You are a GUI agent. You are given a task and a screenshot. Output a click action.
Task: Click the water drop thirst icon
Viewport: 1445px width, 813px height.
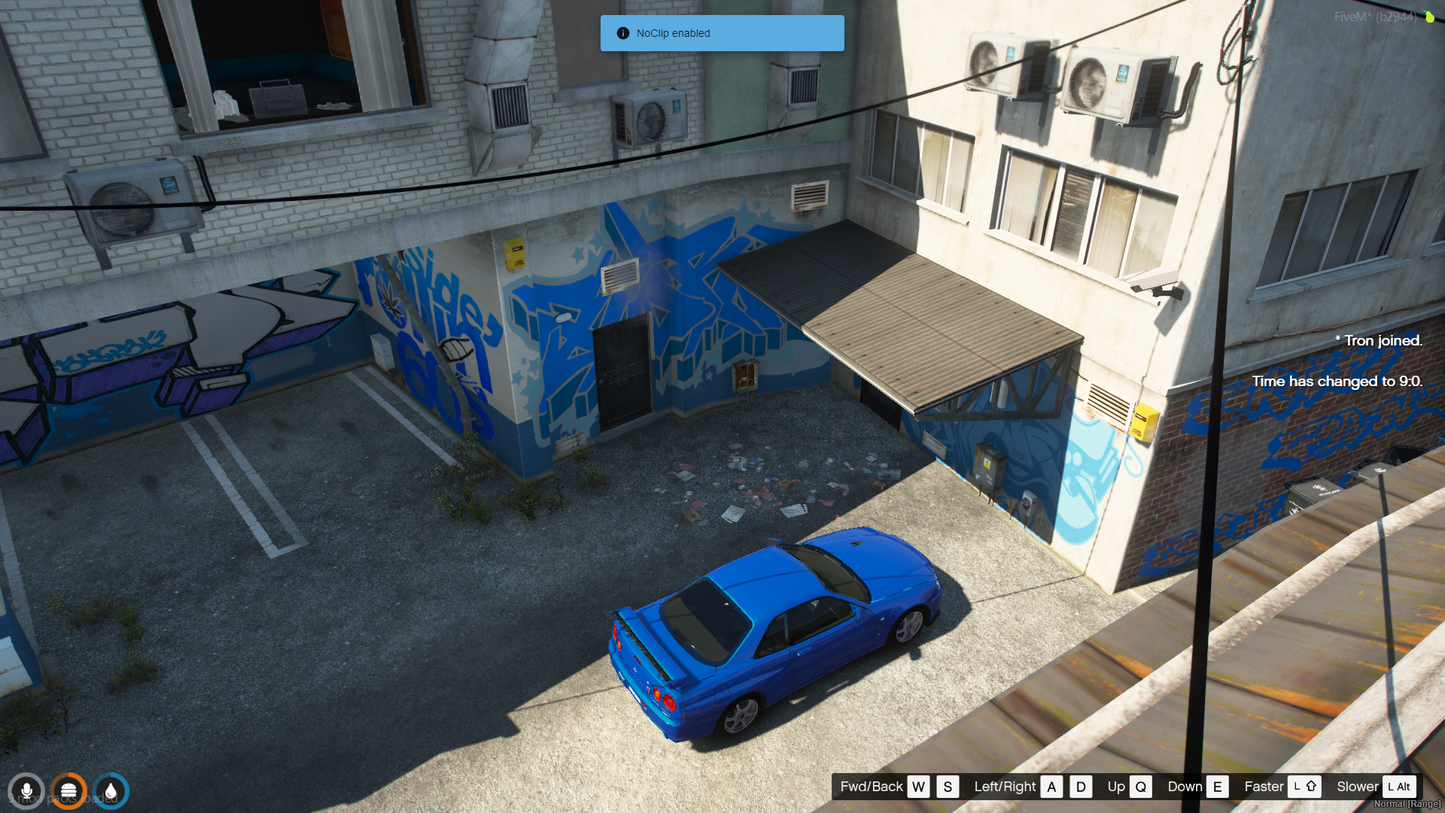tap(111, 791)
